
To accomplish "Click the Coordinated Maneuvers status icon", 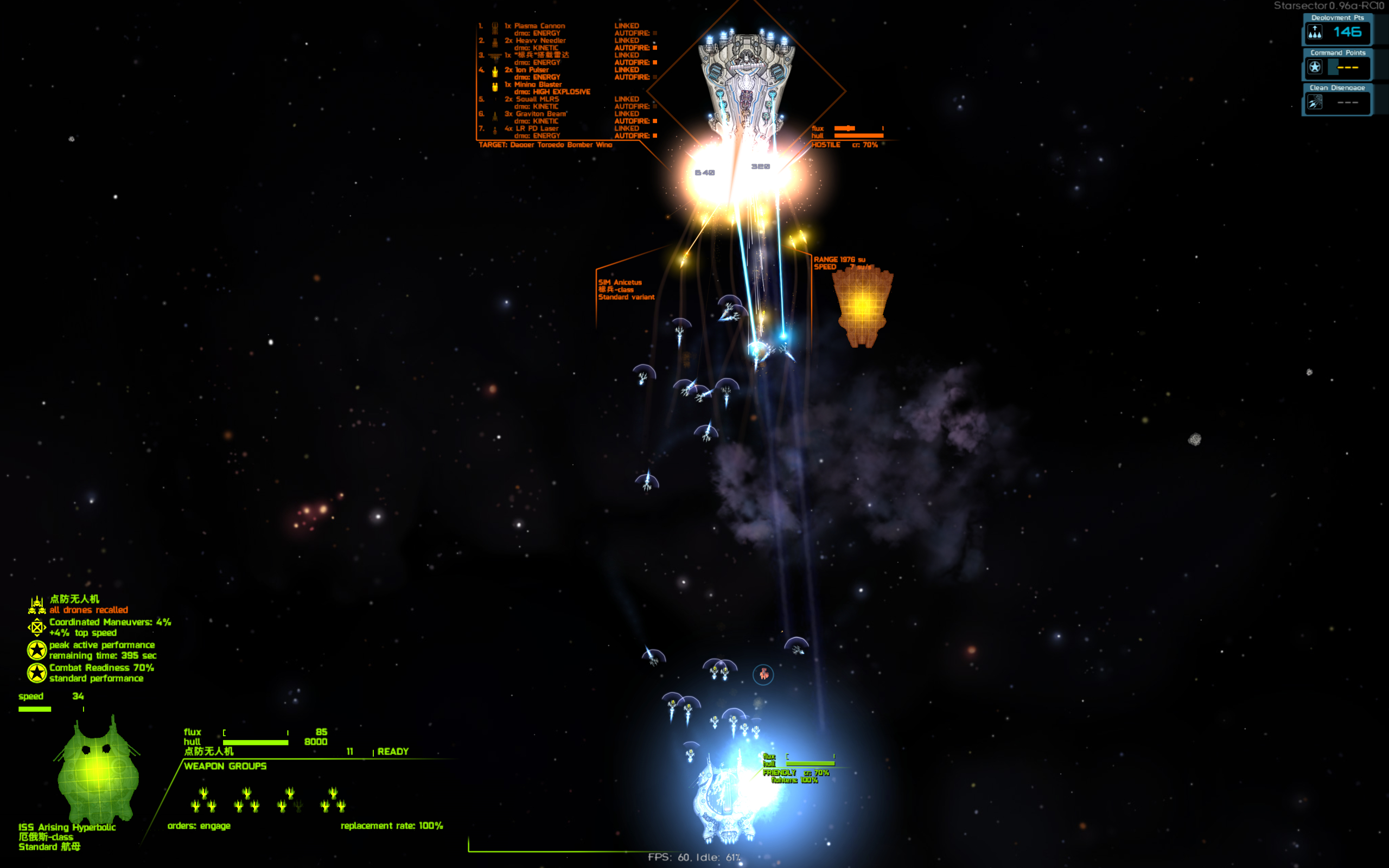I will click(37, 628).
